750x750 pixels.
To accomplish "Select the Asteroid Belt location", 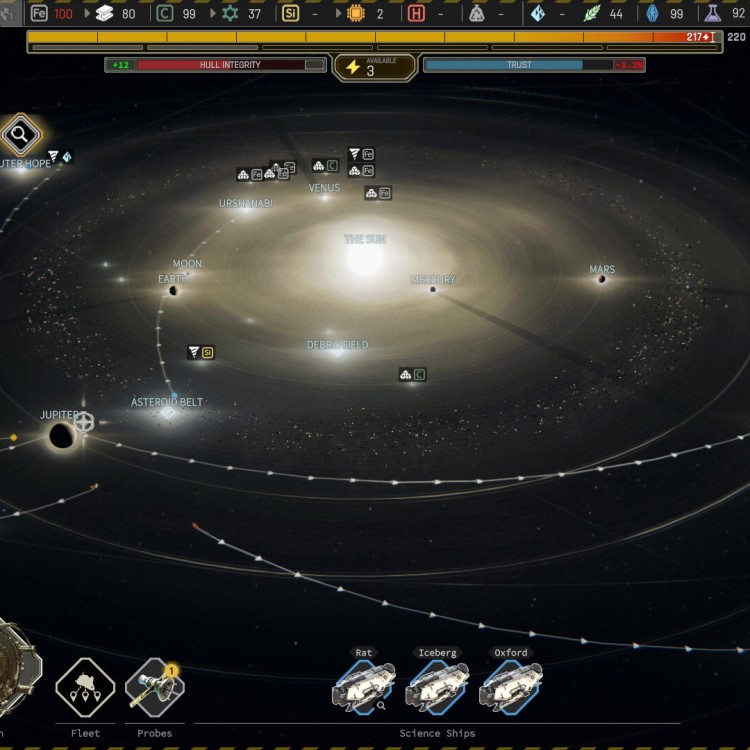I will [x=167, y=410].
